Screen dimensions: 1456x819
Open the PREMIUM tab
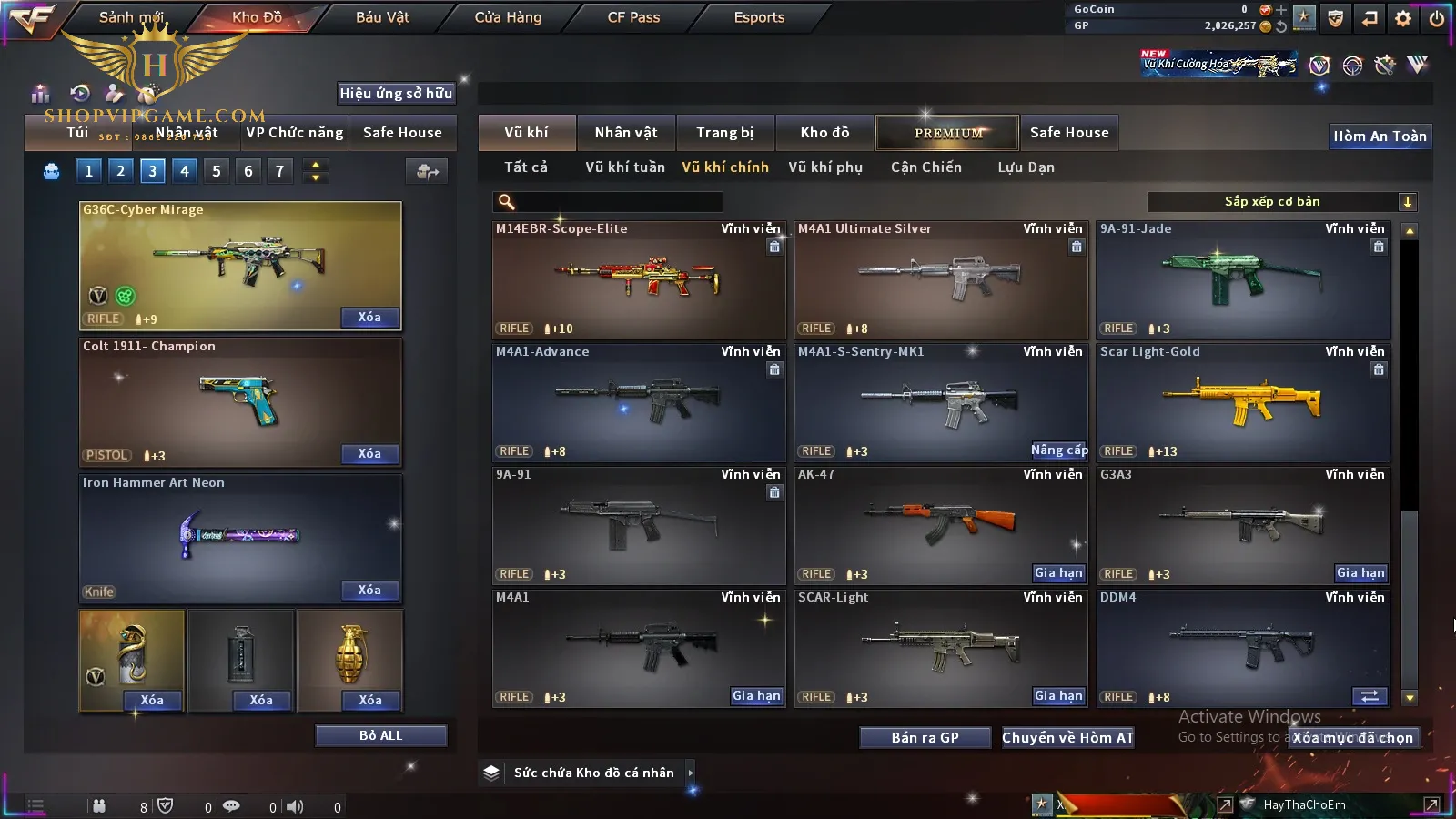pyautogui.click(x=947, y=133)
